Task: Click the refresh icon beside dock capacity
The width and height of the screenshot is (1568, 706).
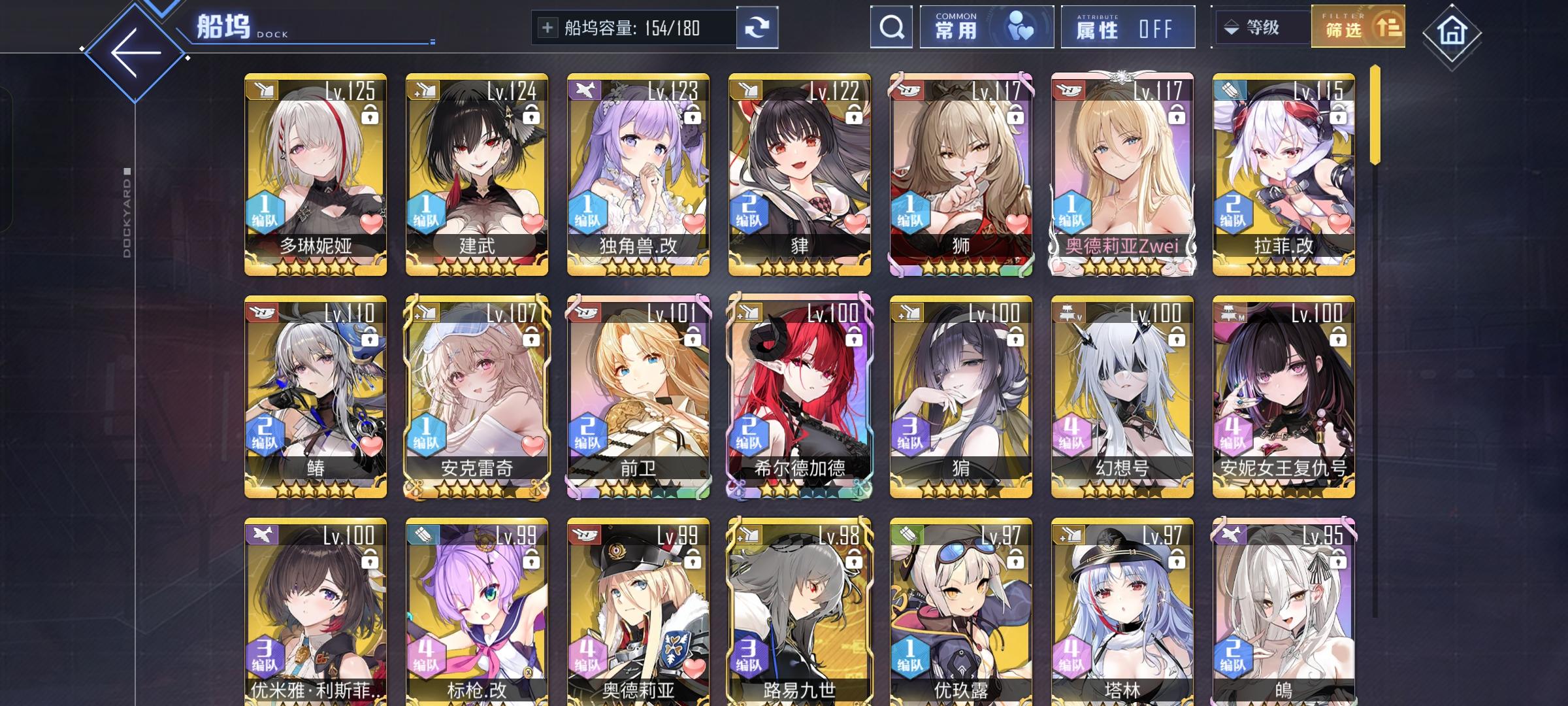Action: pyautogui.click(x=758, y=27)
